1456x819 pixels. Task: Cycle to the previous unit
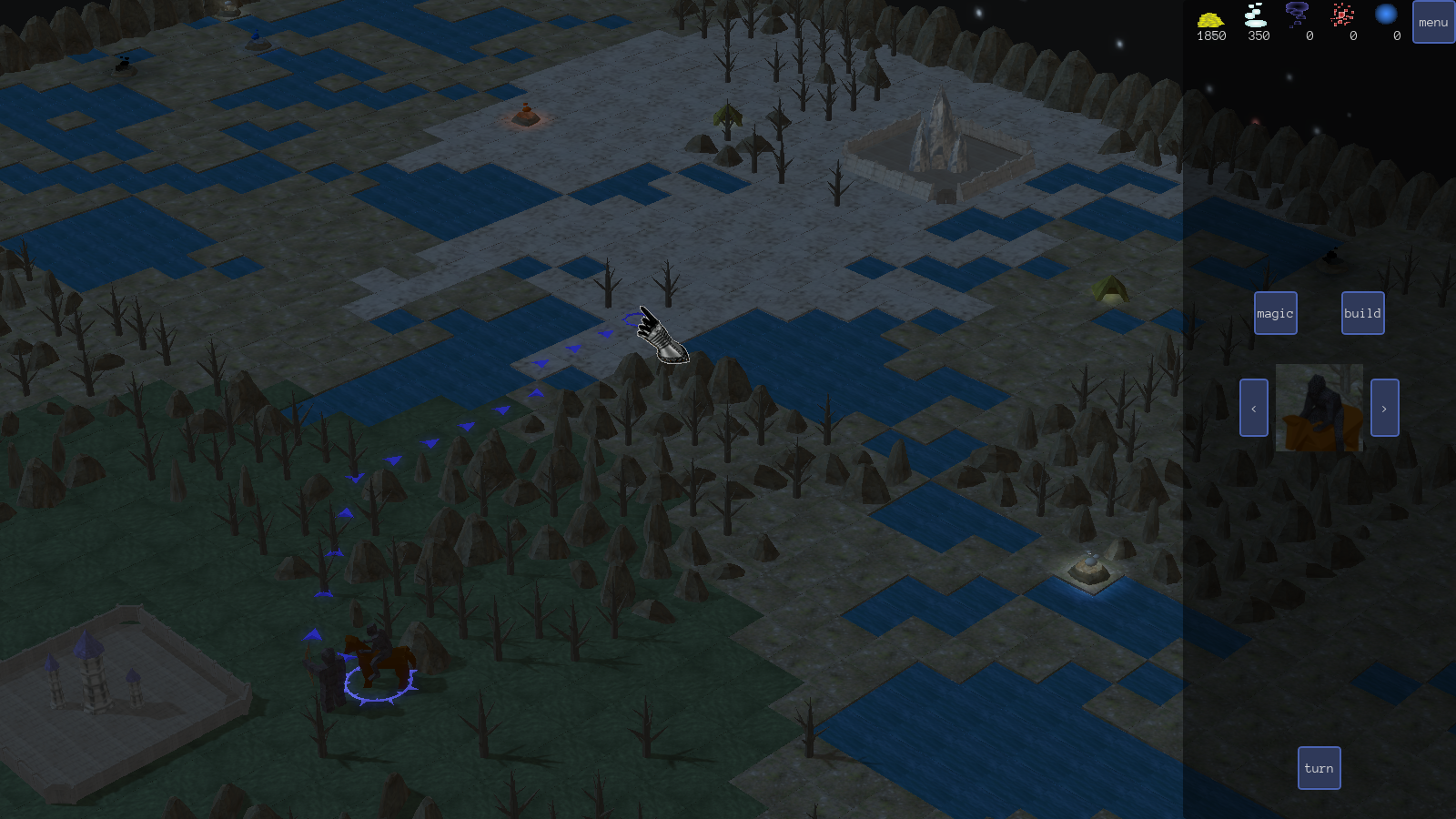click(x=1253, y=408)
